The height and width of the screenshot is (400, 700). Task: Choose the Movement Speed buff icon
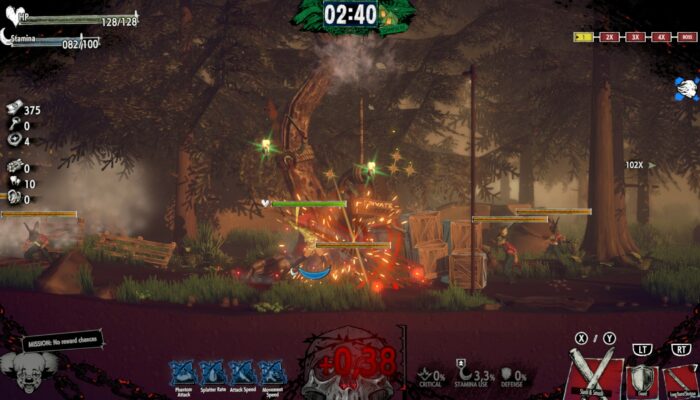[272, 373]
